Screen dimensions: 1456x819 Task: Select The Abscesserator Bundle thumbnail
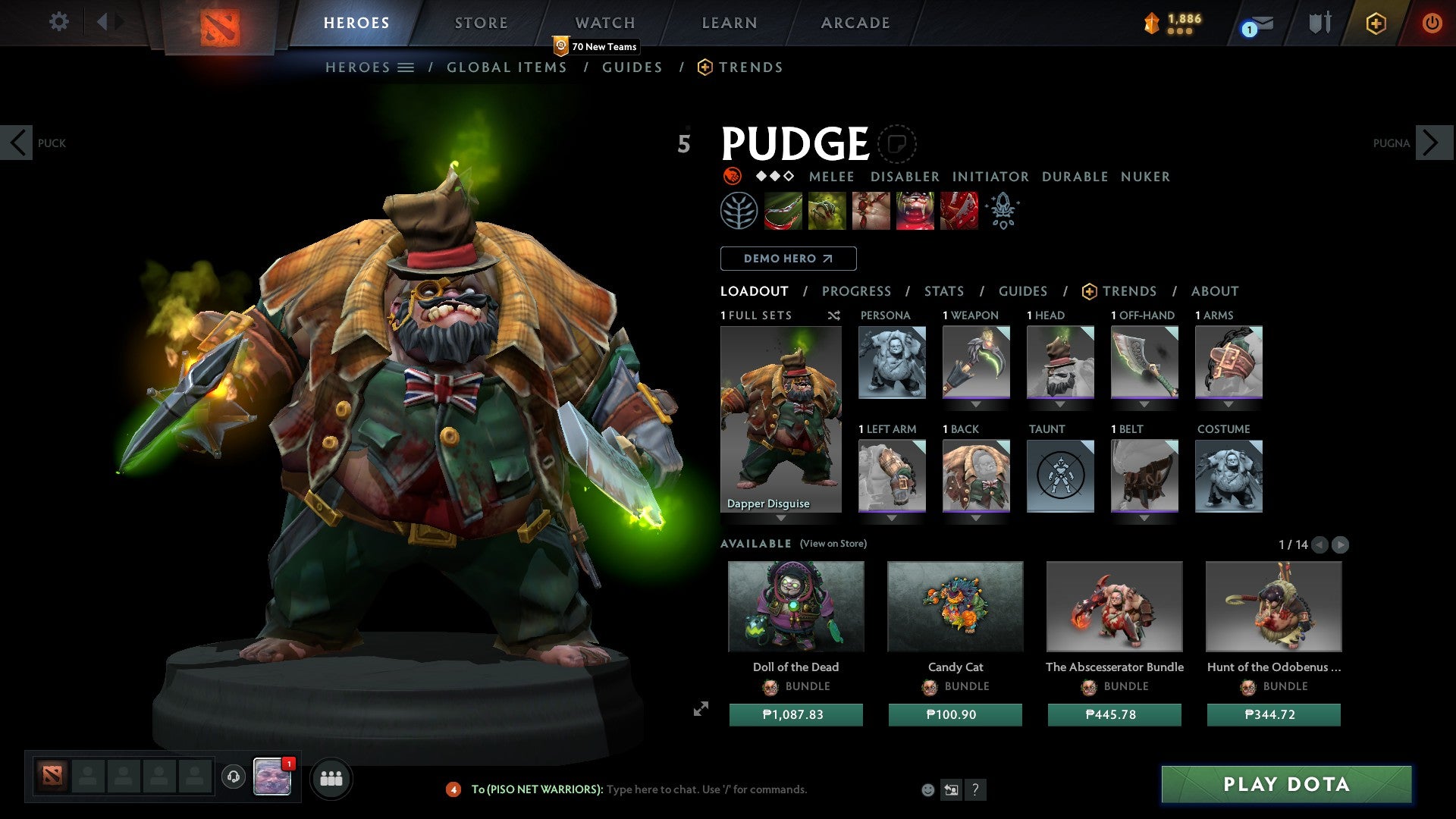tap(1114, 607)
